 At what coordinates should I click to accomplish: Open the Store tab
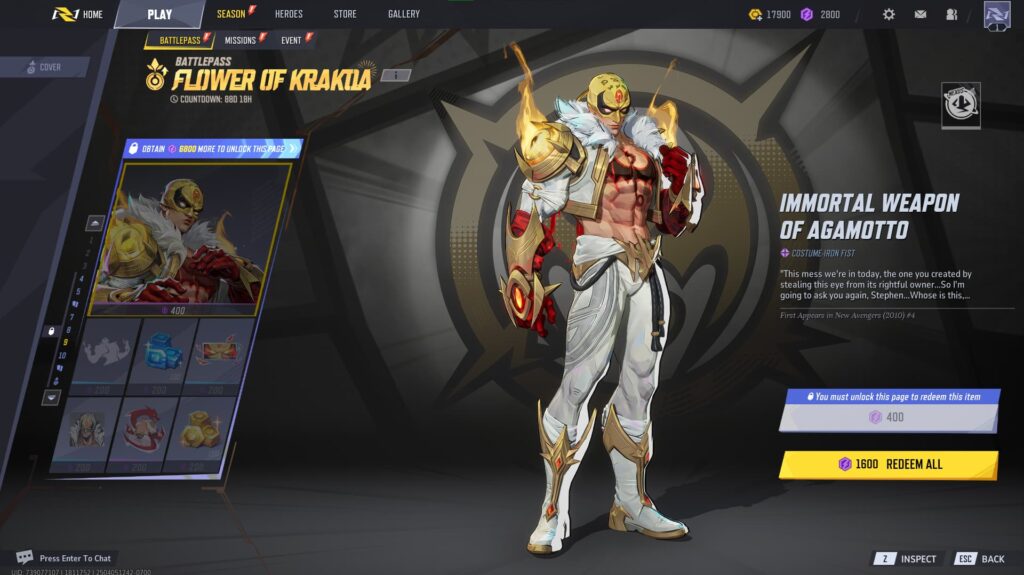click(345, 14)
